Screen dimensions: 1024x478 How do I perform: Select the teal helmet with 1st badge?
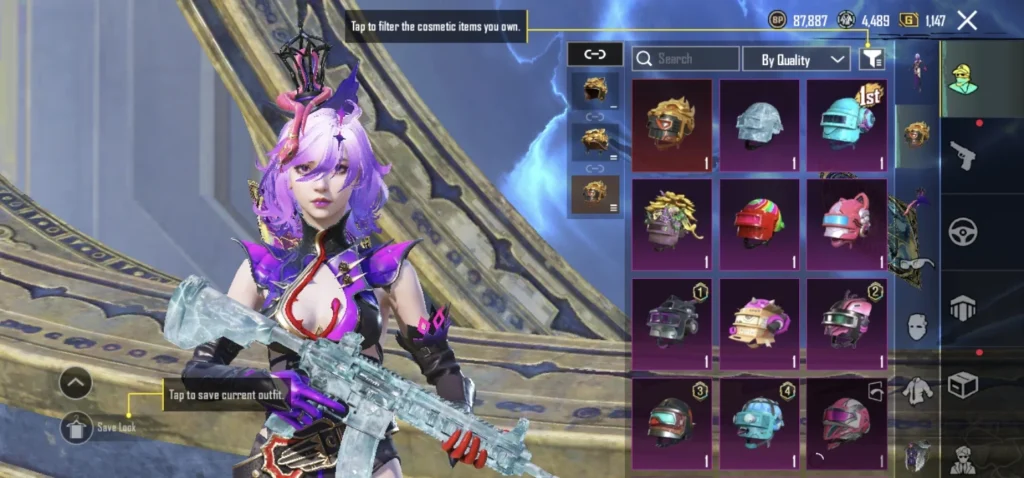[x=846, y=125]
